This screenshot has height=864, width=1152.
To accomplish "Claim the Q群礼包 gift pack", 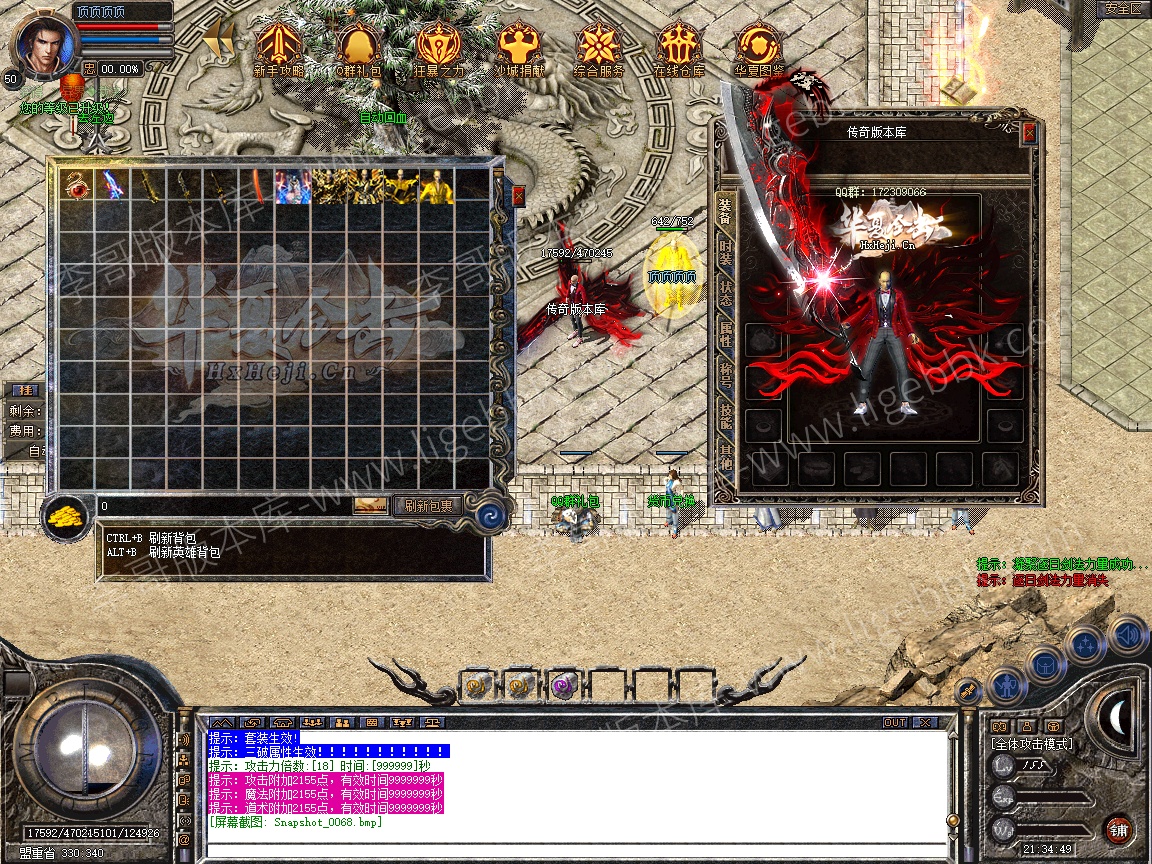I will [358, 48].
